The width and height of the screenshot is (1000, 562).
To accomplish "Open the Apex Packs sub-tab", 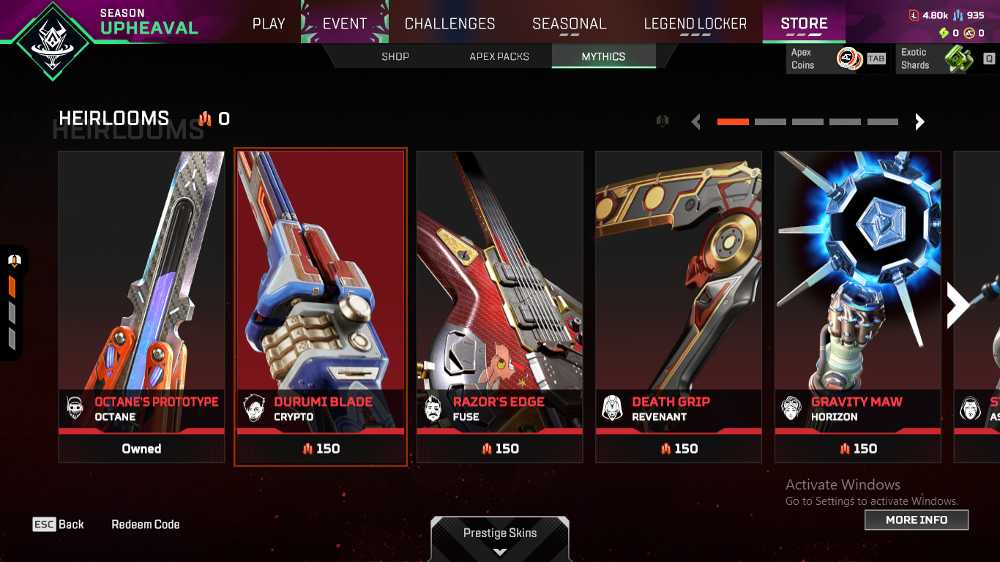I will (499, 57).
